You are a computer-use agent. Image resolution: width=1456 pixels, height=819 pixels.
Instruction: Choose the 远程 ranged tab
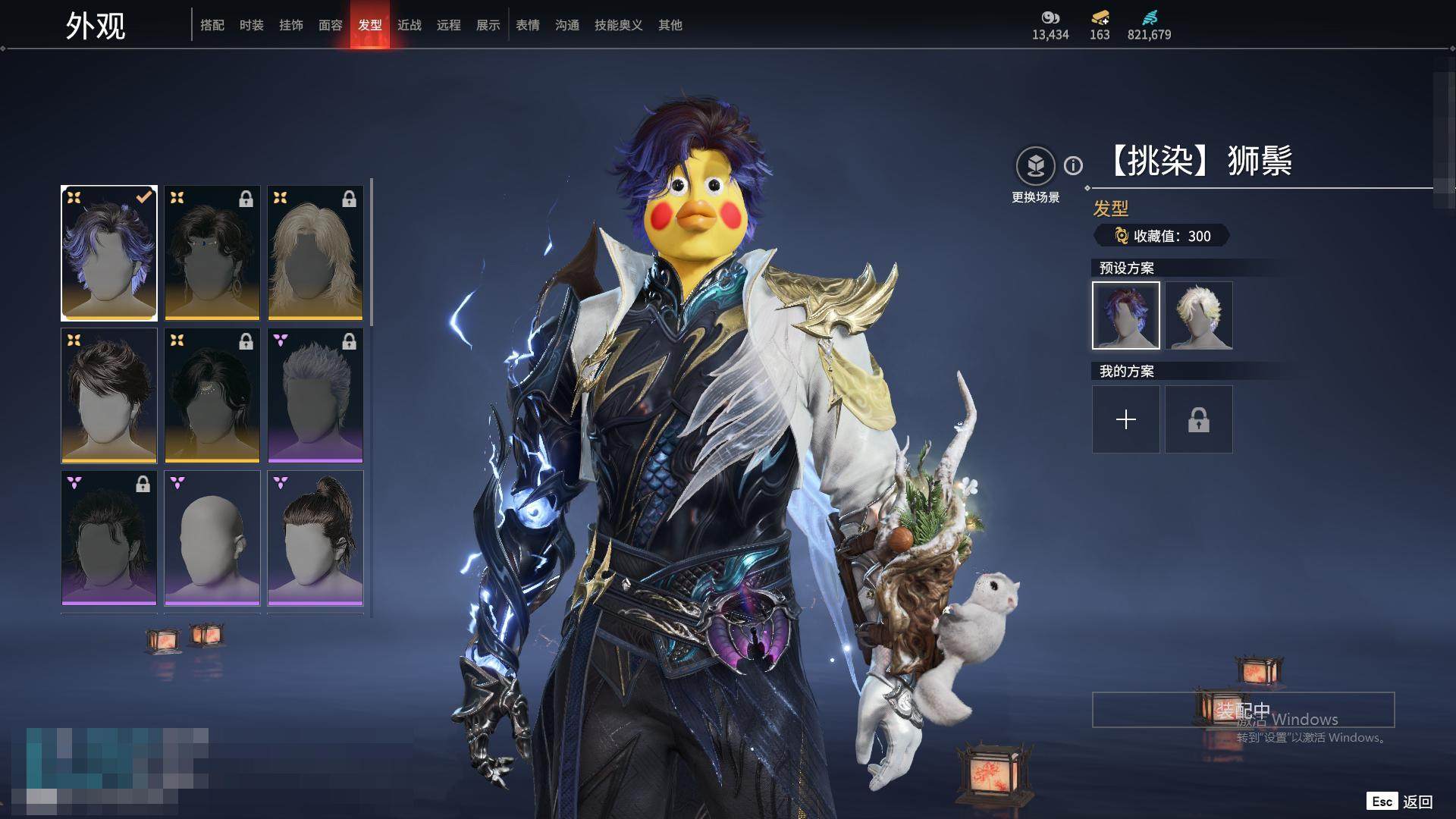coord(449,25)
